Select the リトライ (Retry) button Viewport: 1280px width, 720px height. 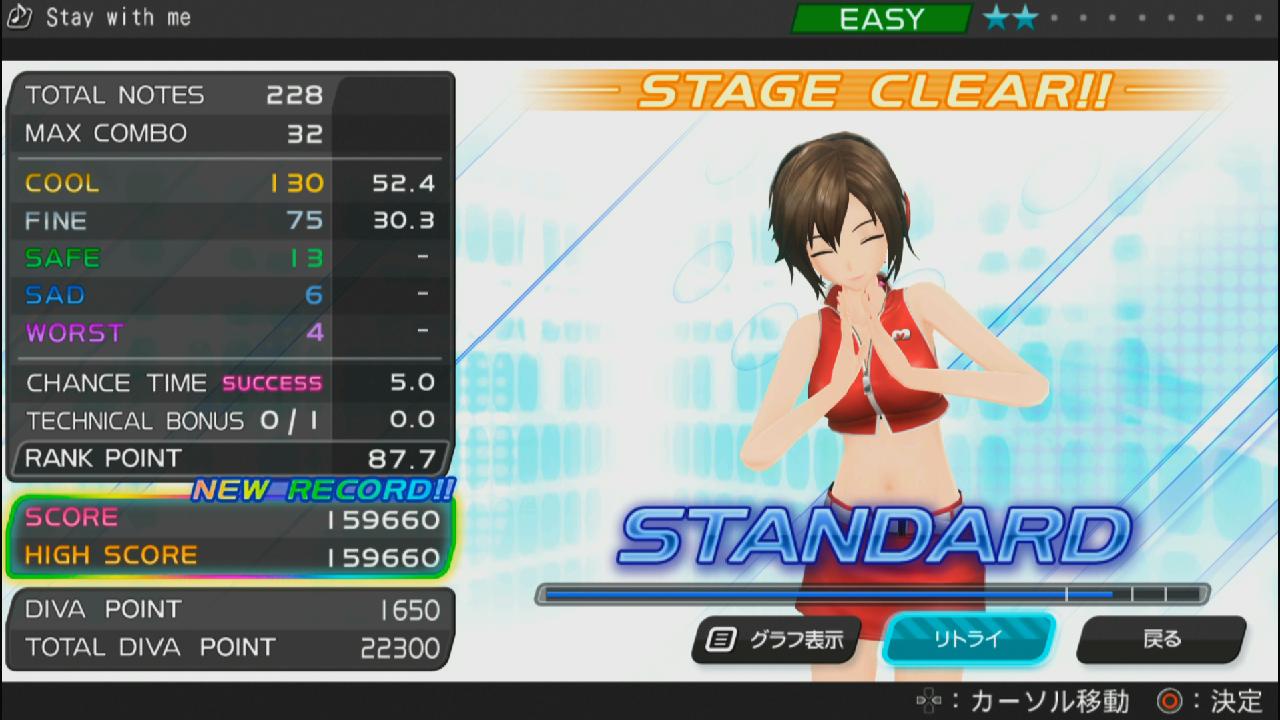coord(968,639)
